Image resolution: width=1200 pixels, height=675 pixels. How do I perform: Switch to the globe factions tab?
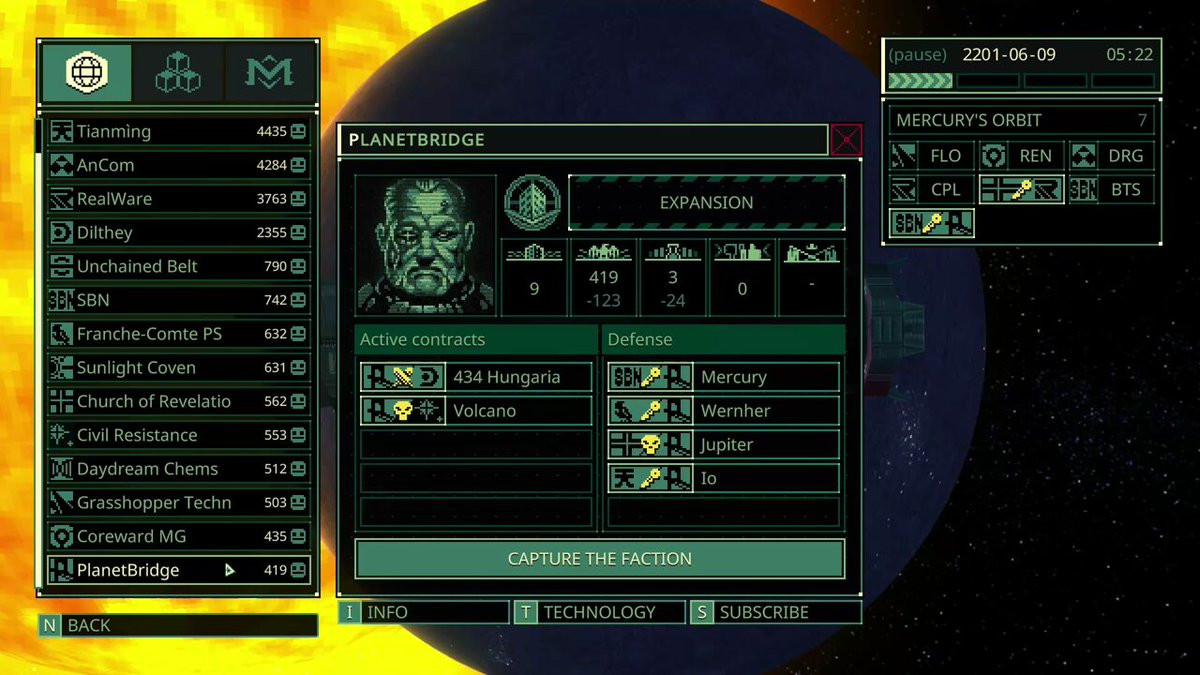point(86,72)
